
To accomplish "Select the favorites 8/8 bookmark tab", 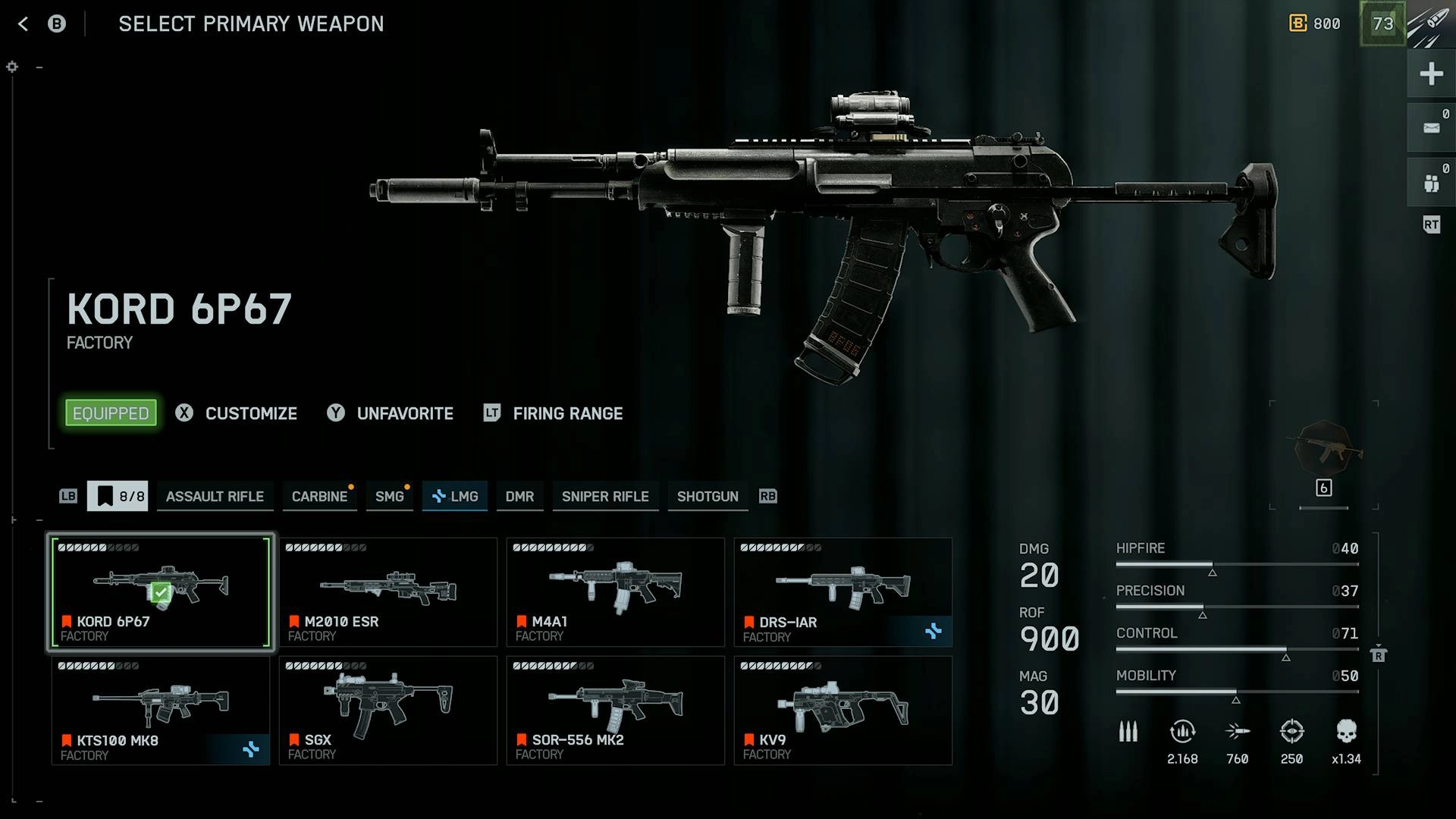I will click(118, 497).
